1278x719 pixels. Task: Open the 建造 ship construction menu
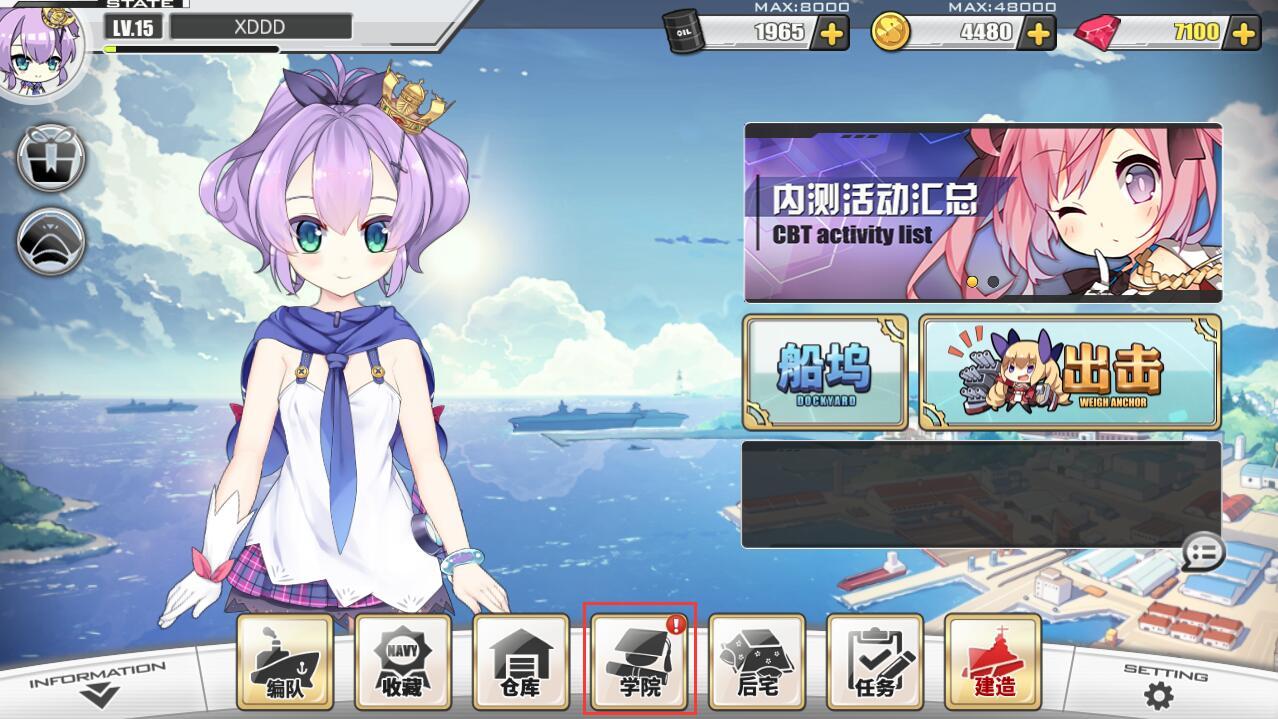coord(993,662)
